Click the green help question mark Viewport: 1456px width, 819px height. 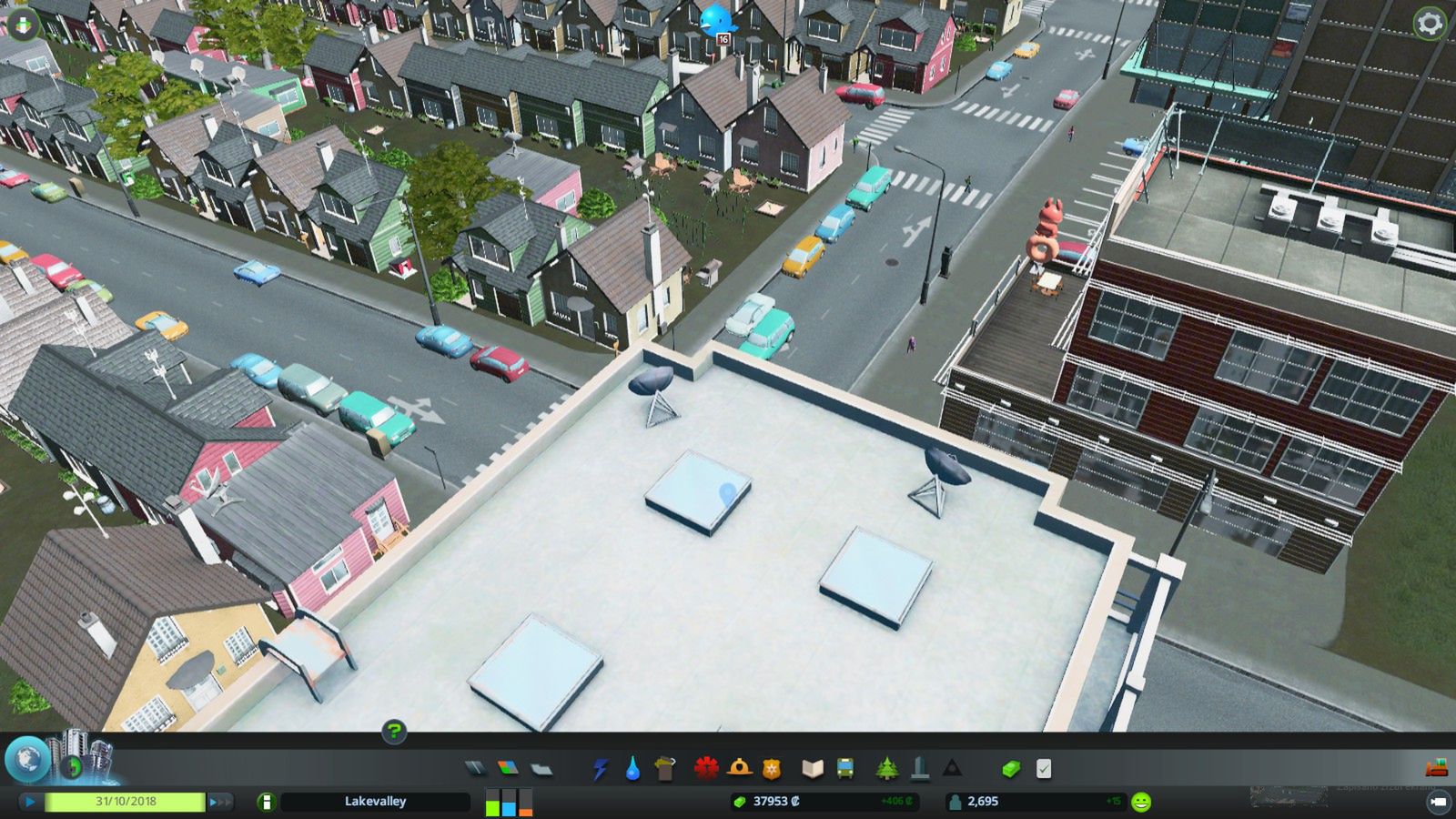click(x=393, y=732)
